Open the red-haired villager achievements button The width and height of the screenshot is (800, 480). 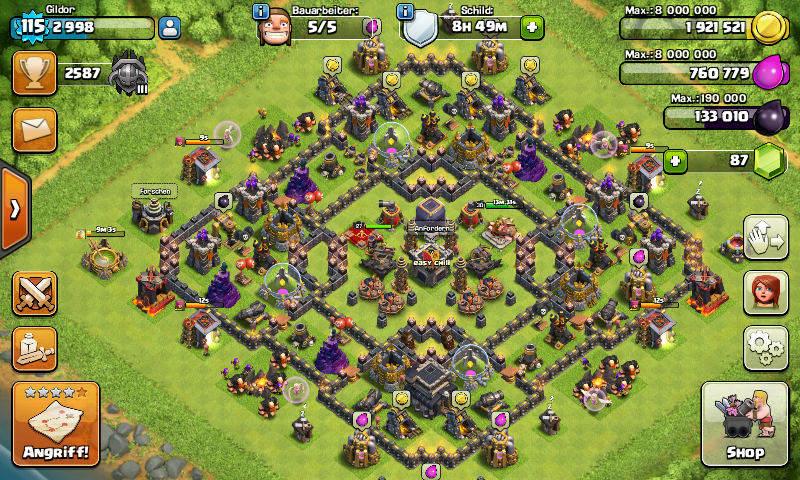click(765, 291)
